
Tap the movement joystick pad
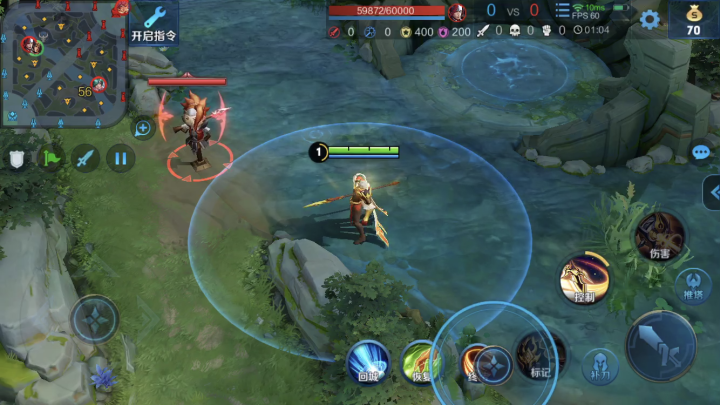click(x=95, y=320)
